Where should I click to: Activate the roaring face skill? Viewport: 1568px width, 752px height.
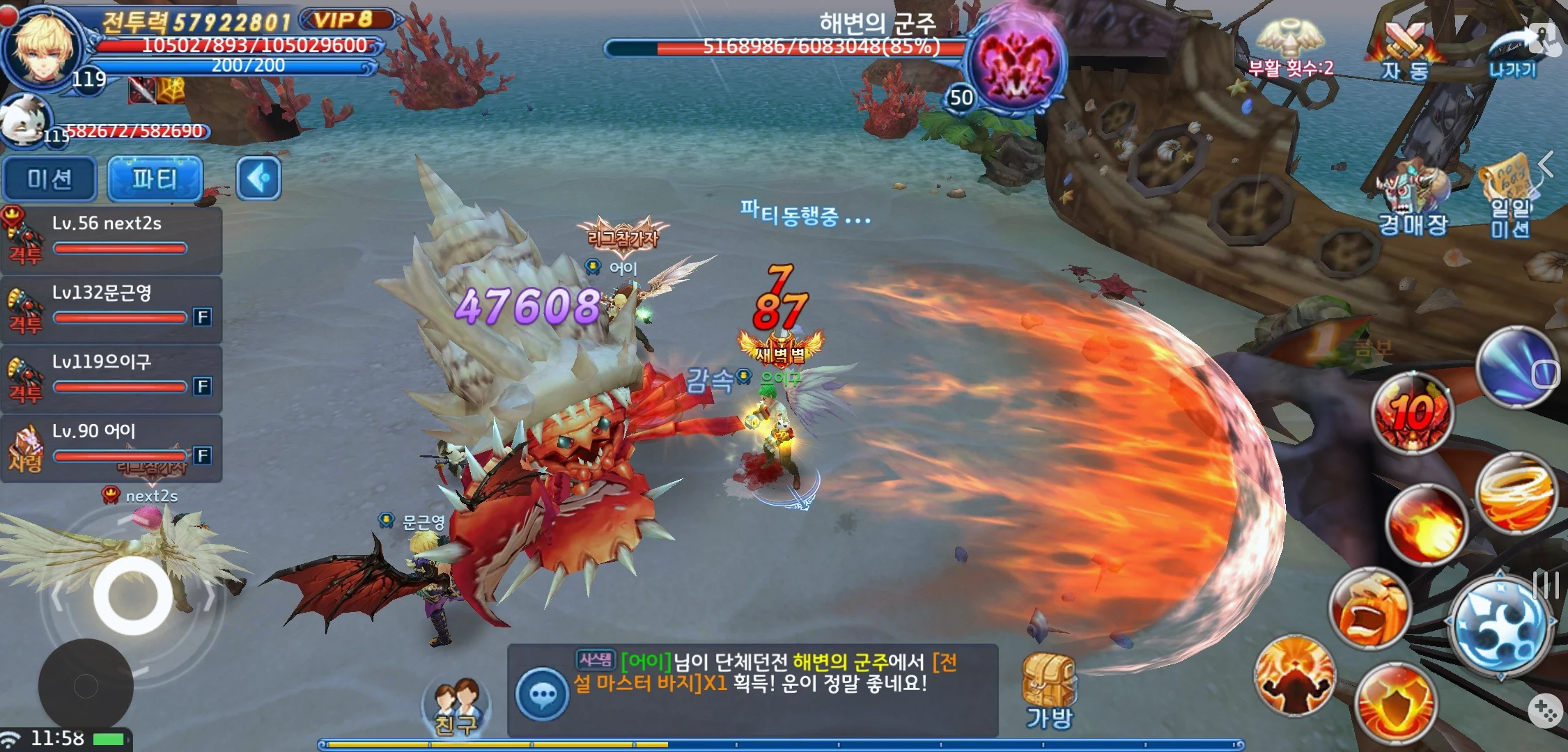1369,608
